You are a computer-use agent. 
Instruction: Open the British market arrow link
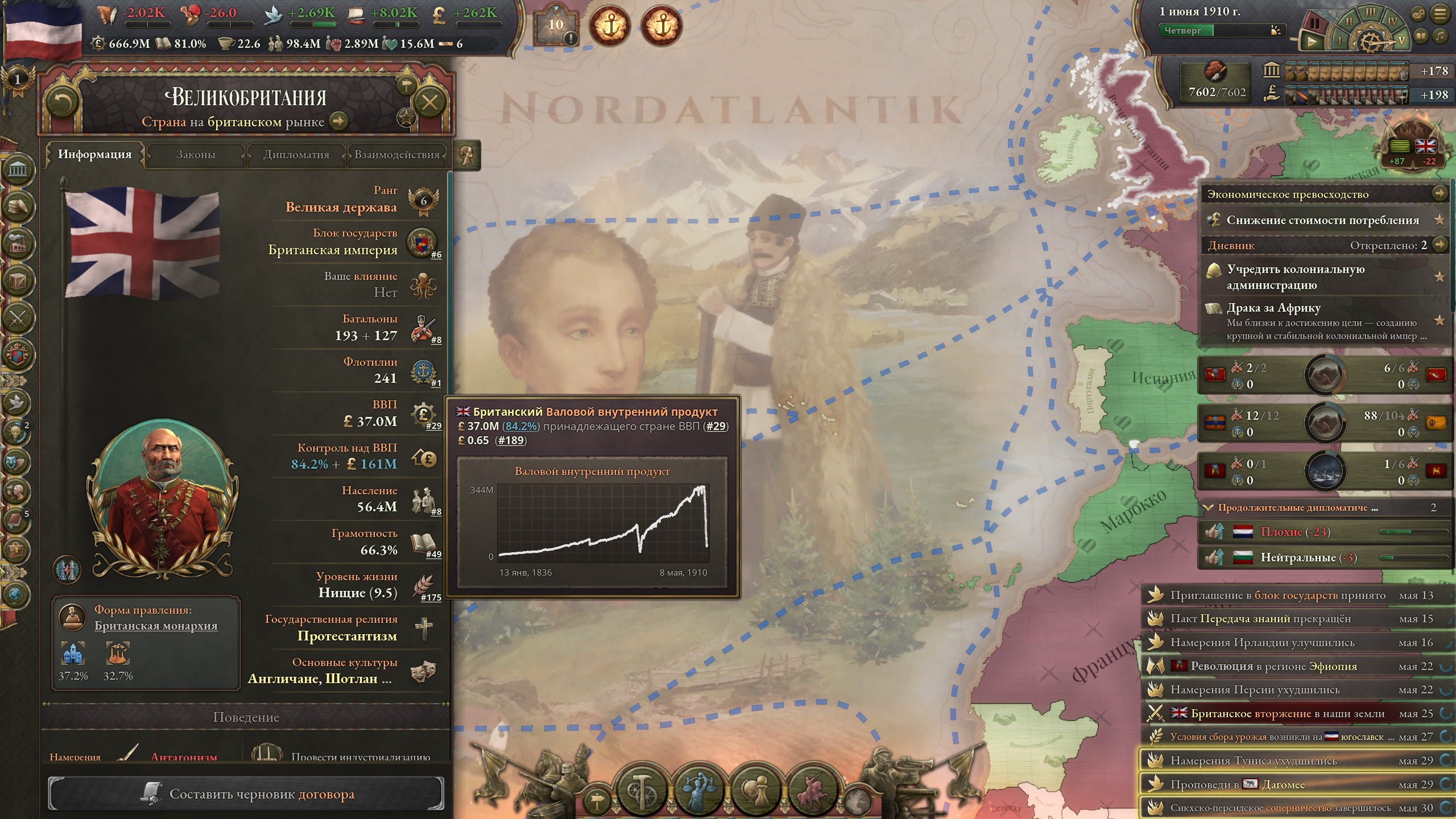pyautogui.click(x=339, y=121)
